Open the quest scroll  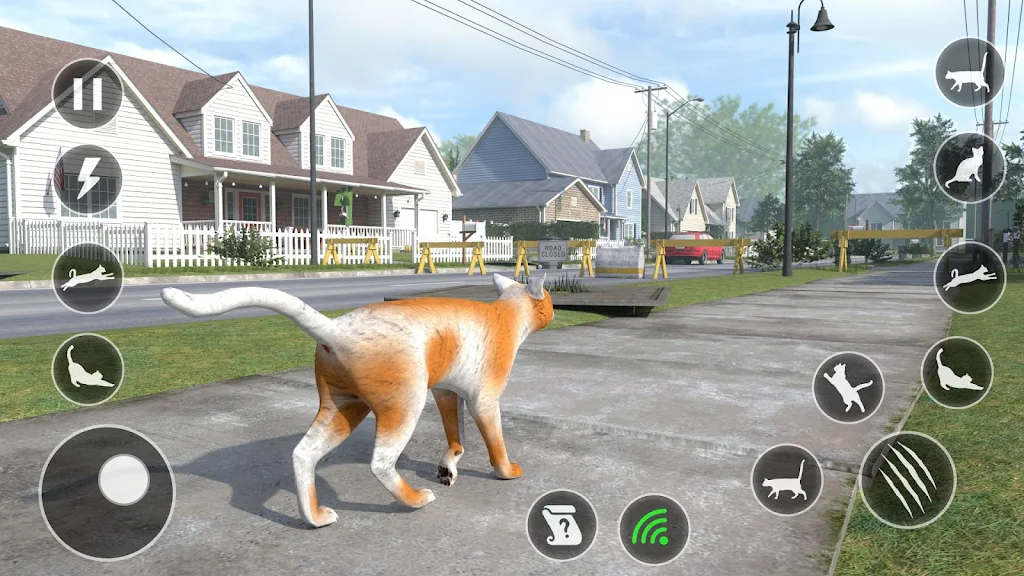[x=562, y=525]
